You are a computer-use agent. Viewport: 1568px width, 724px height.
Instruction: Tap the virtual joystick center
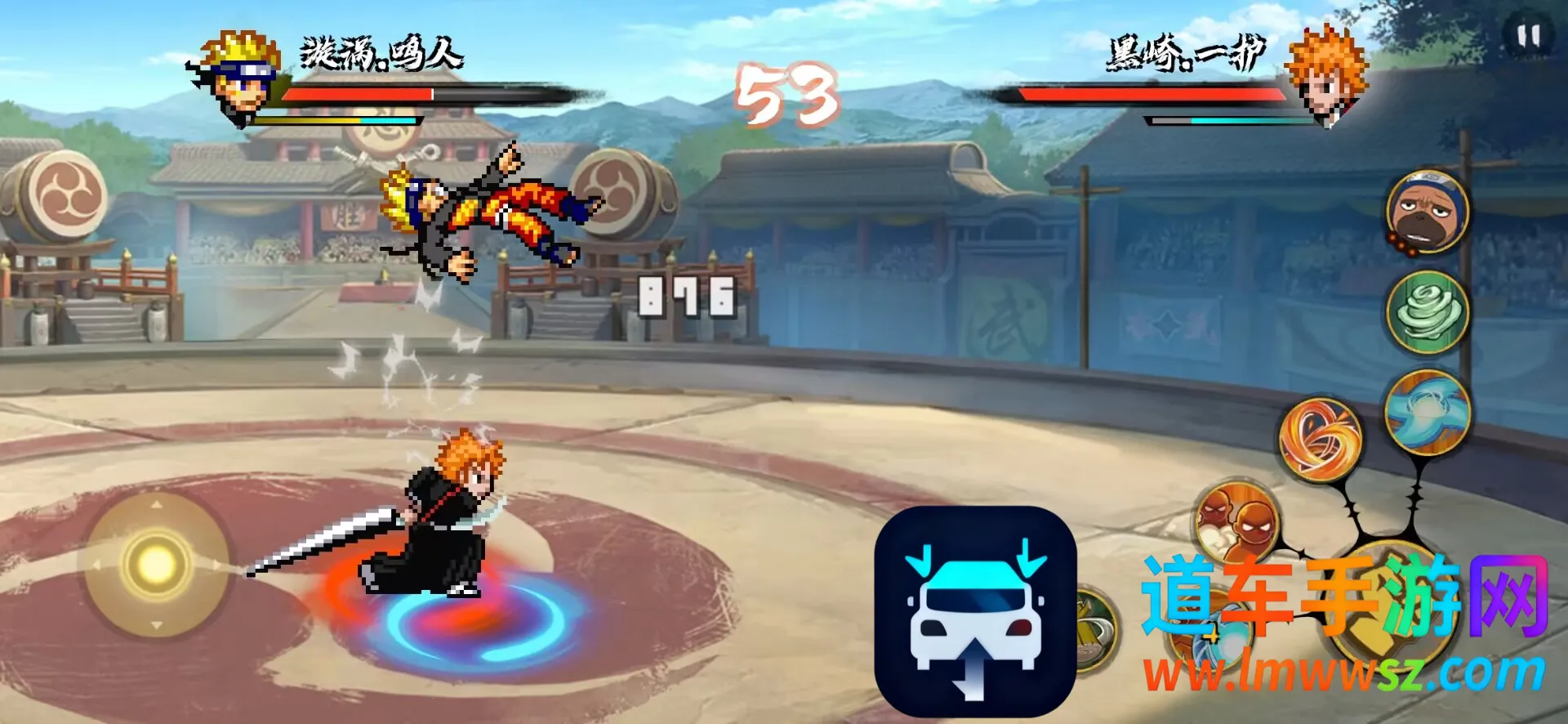155,563
